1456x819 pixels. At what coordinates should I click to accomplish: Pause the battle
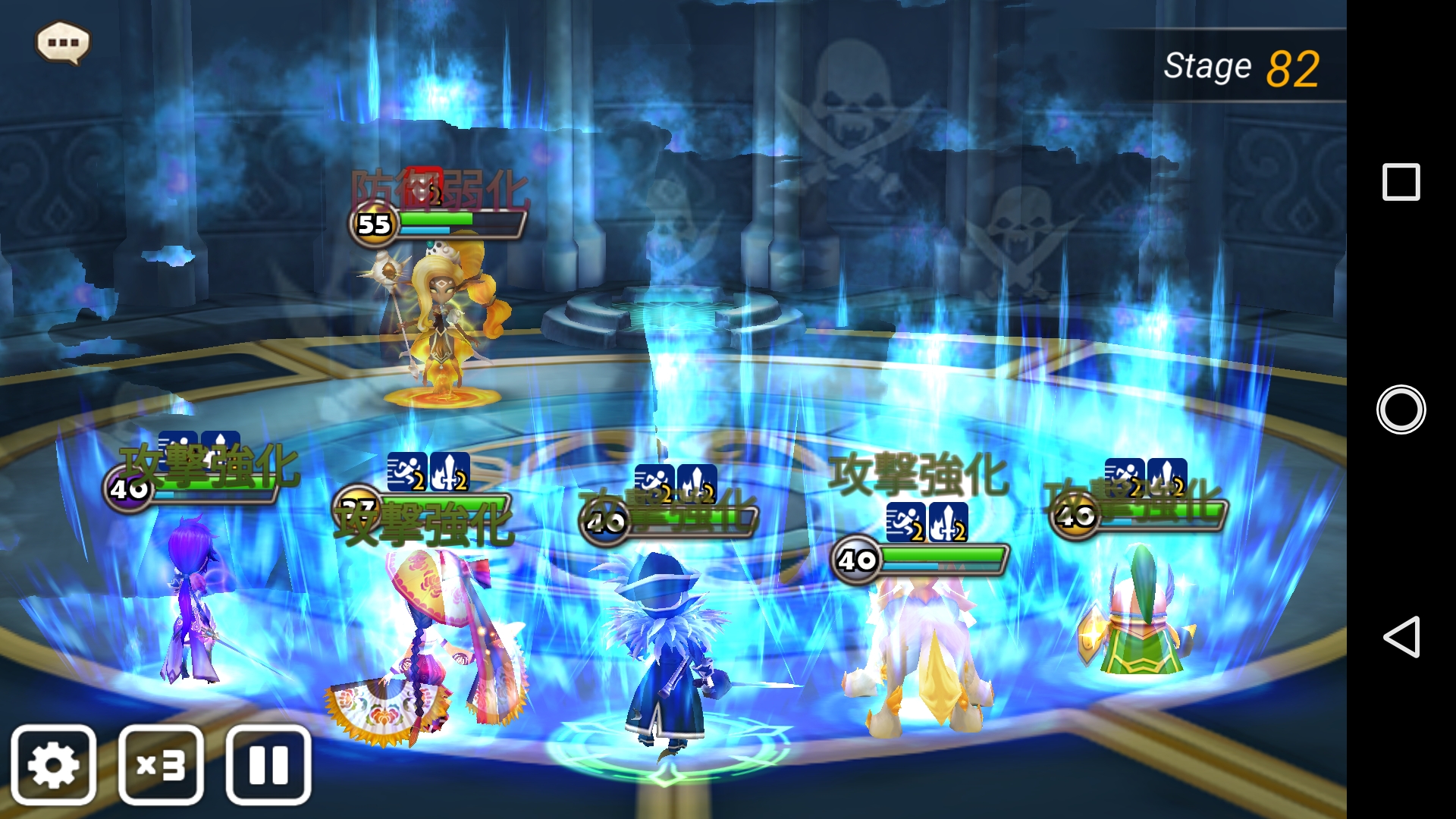click(268, 764)
